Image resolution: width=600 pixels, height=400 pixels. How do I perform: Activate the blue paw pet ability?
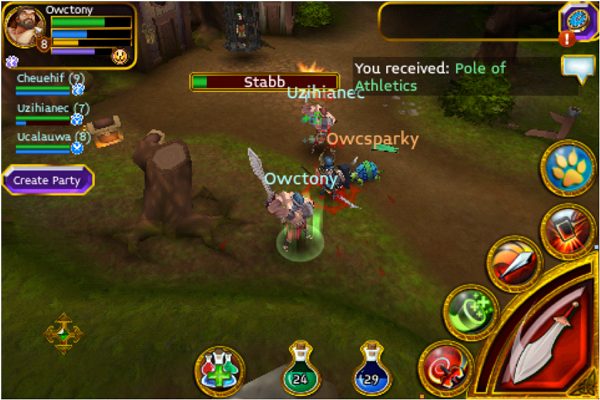pos(568,169)
